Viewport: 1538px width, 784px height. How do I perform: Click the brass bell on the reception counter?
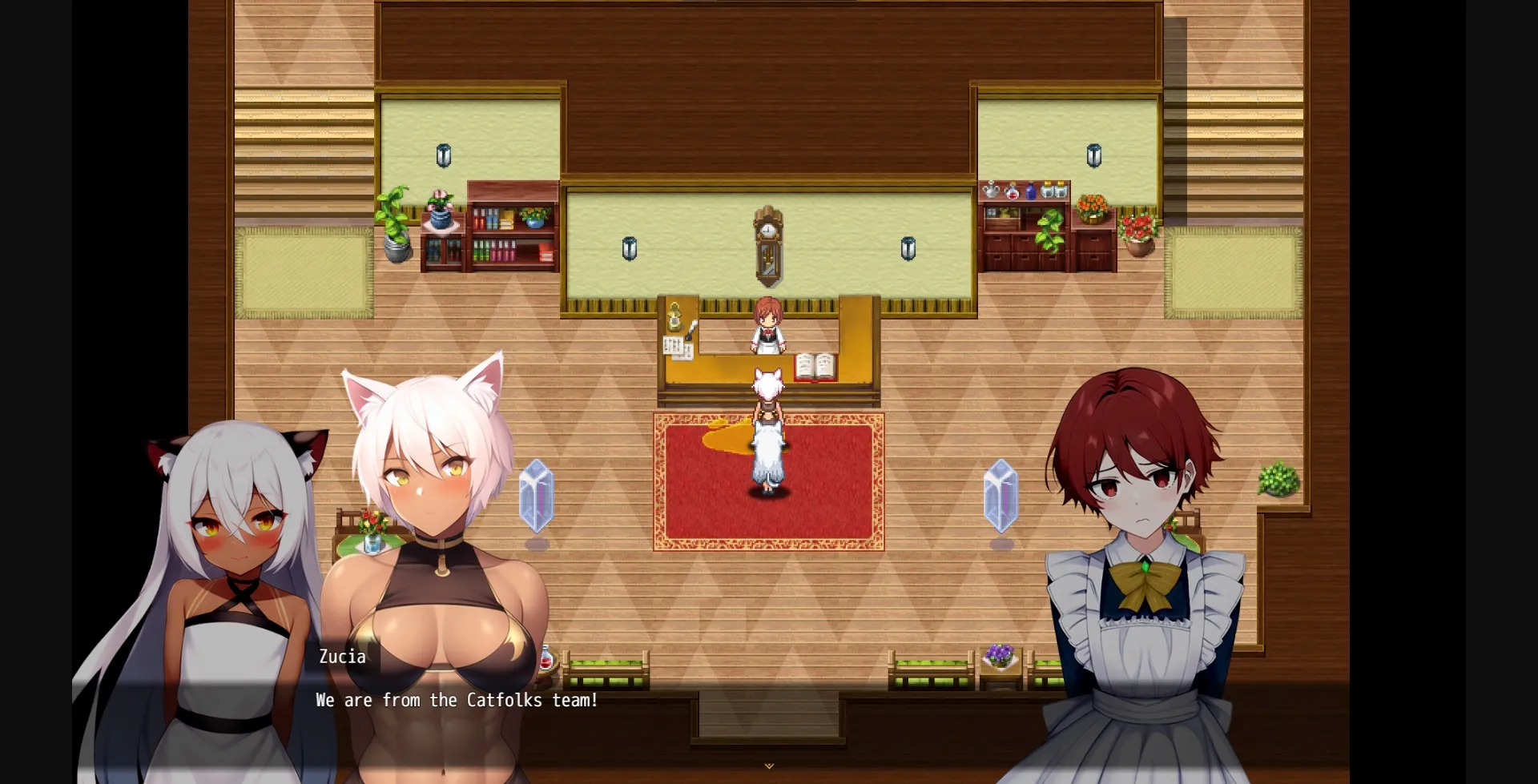click(x=675, y=317)
